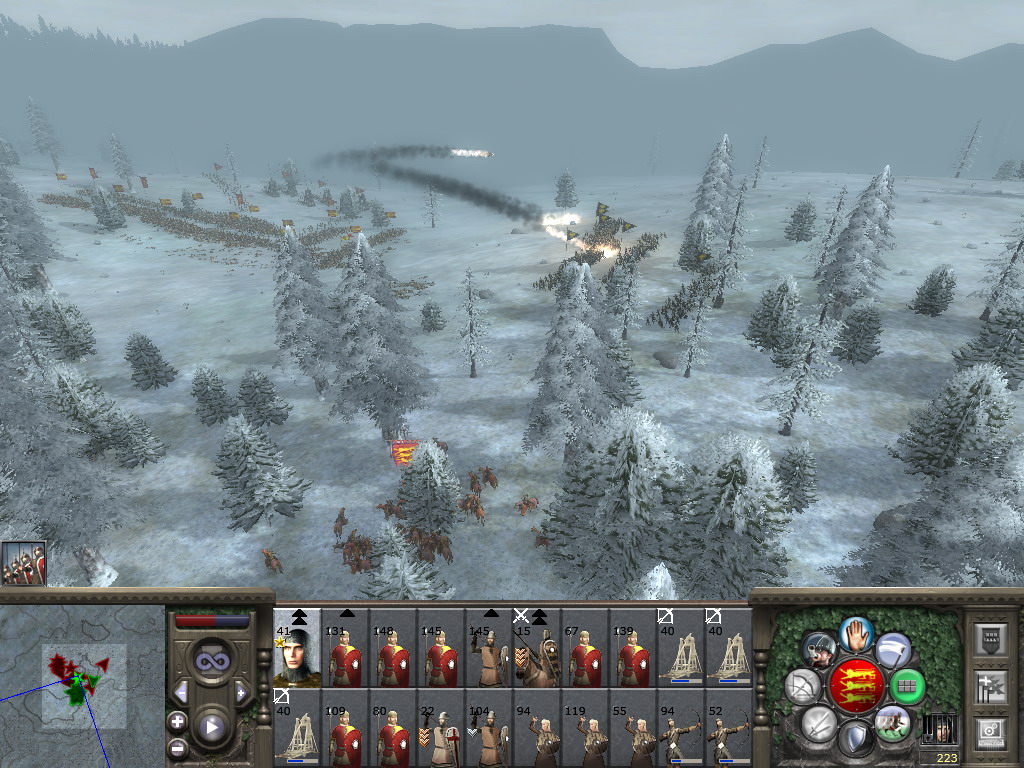Open the green group formations button
Screen dimensions: 1024x768
coord(907,686)
